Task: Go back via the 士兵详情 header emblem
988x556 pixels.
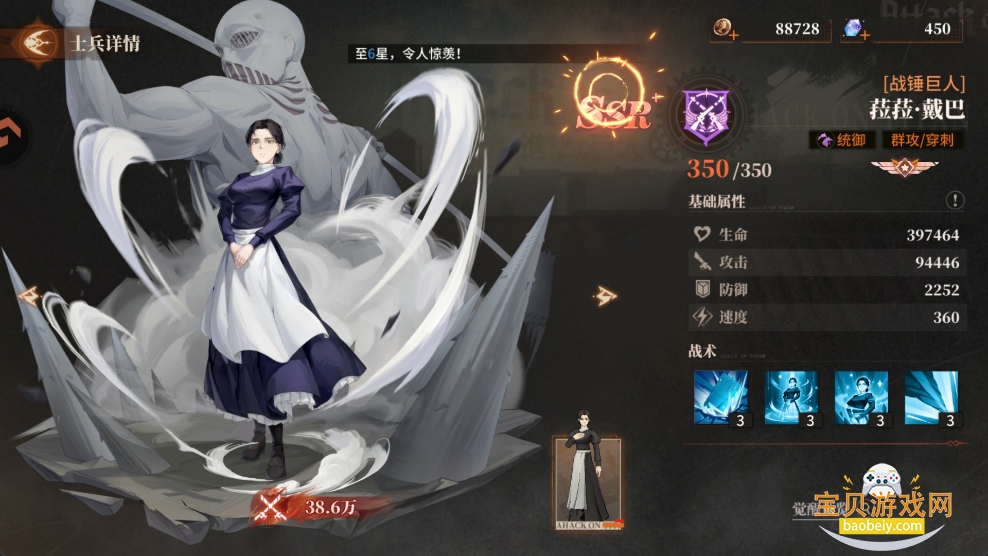Action: (36, 44)
